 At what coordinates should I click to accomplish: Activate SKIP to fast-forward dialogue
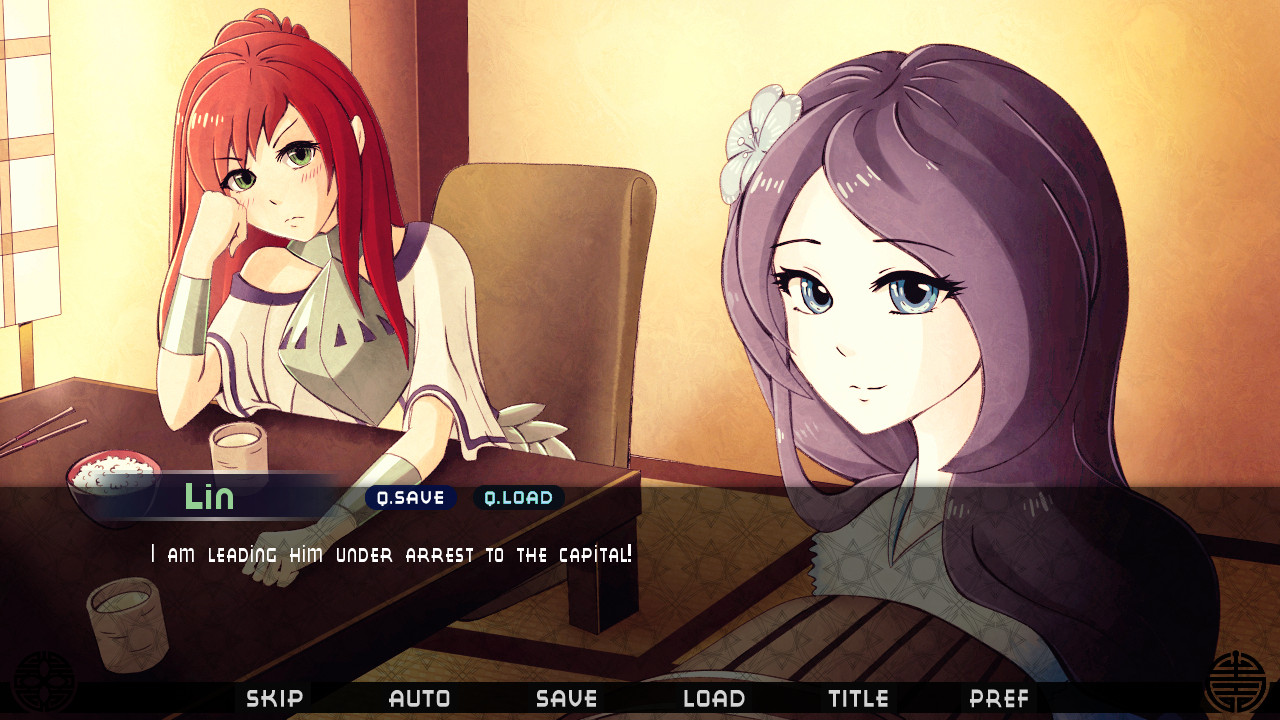pos(274,698)
